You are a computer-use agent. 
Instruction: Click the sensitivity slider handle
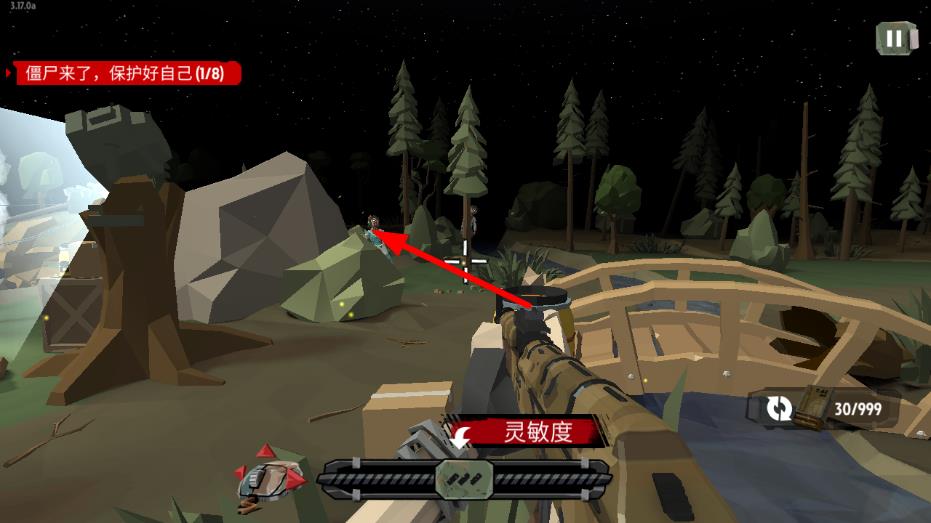pyautogui.click(x=462, y=479)
